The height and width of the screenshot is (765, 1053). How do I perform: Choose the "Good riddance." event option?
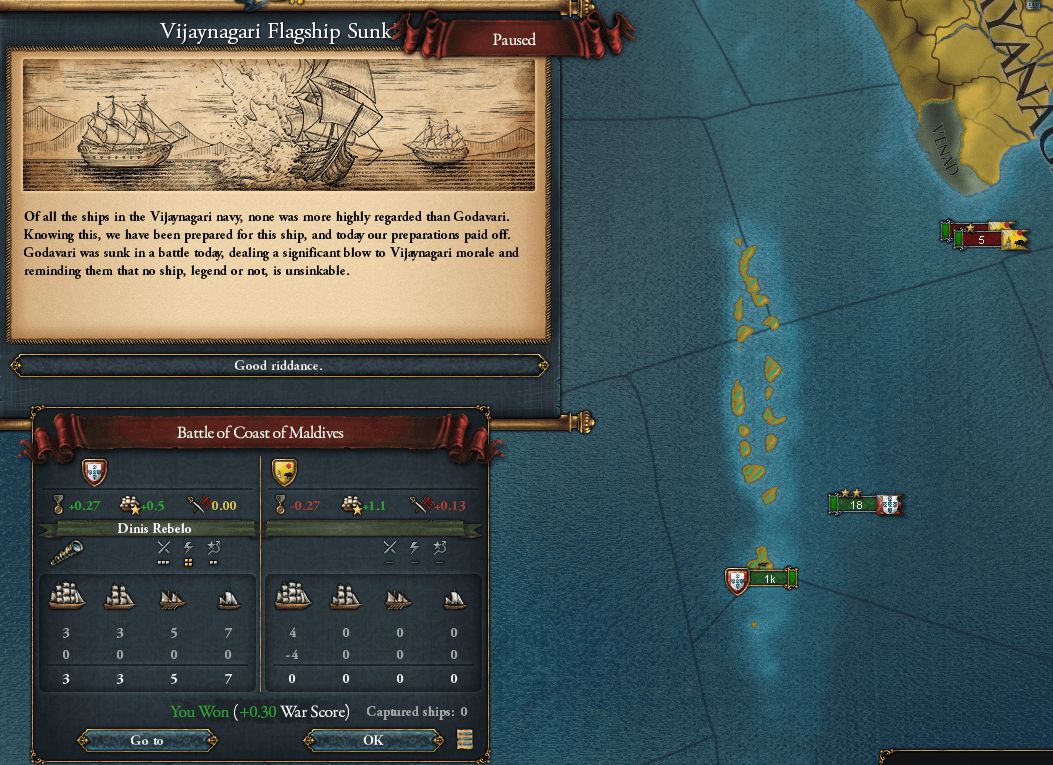[278, 366]
